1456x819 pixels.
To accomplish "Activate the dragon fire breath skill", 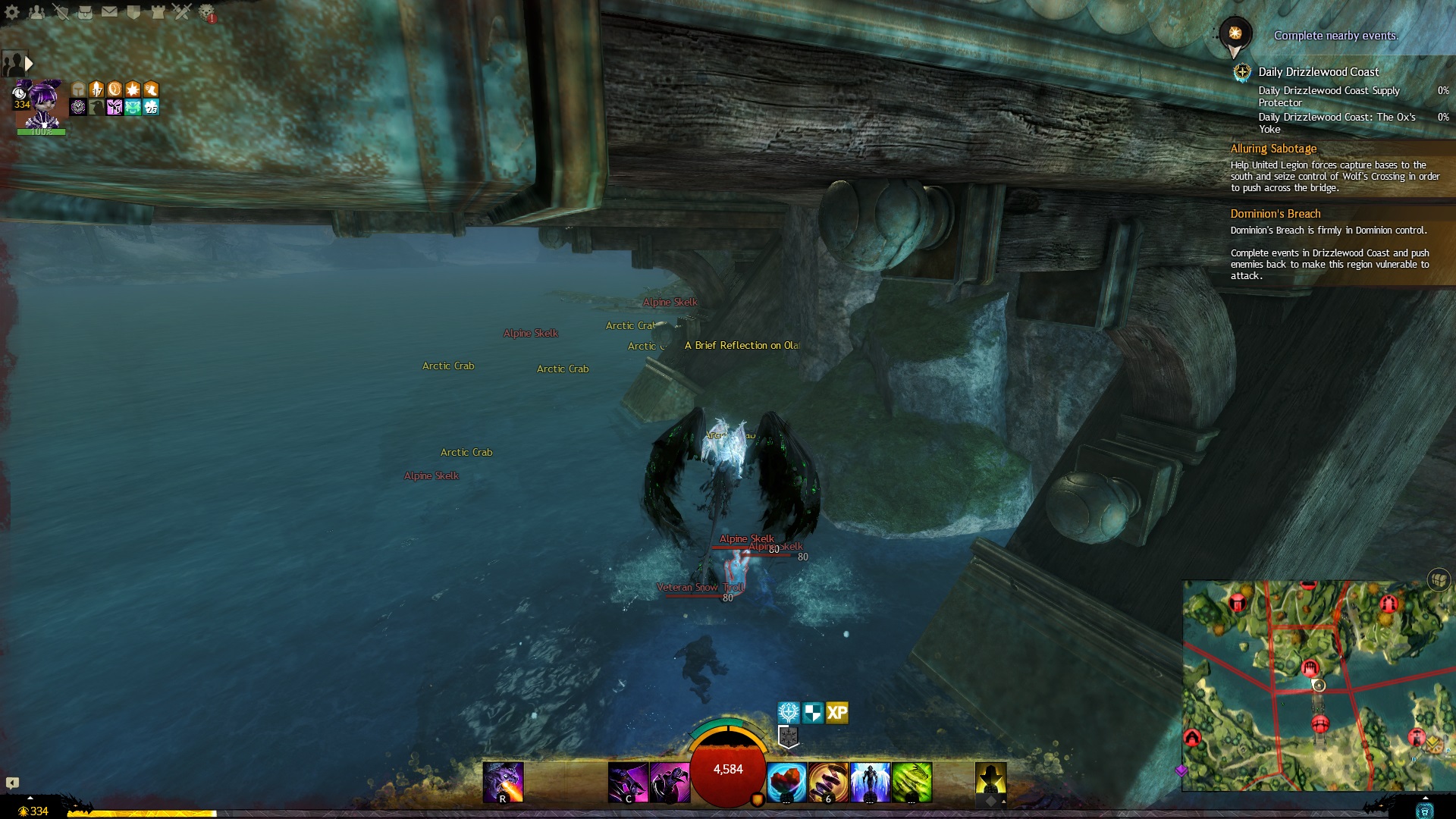I will point(503,782).
